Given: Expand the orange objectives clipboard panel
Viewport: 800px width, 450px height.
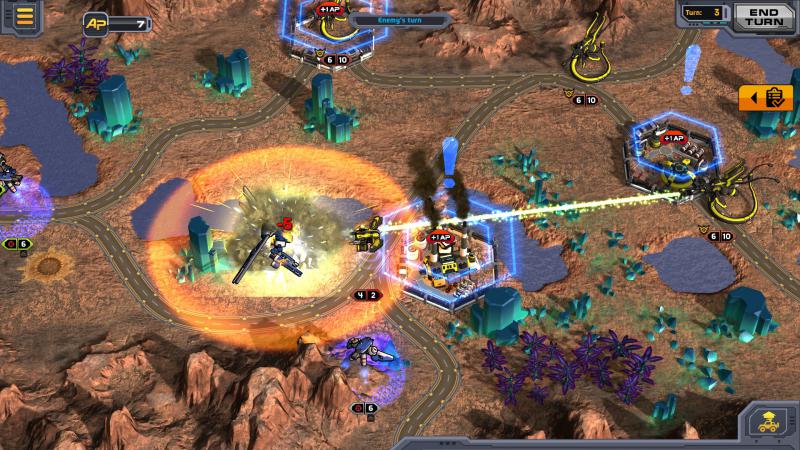Looking at the screenshot, I should (766, 98).
